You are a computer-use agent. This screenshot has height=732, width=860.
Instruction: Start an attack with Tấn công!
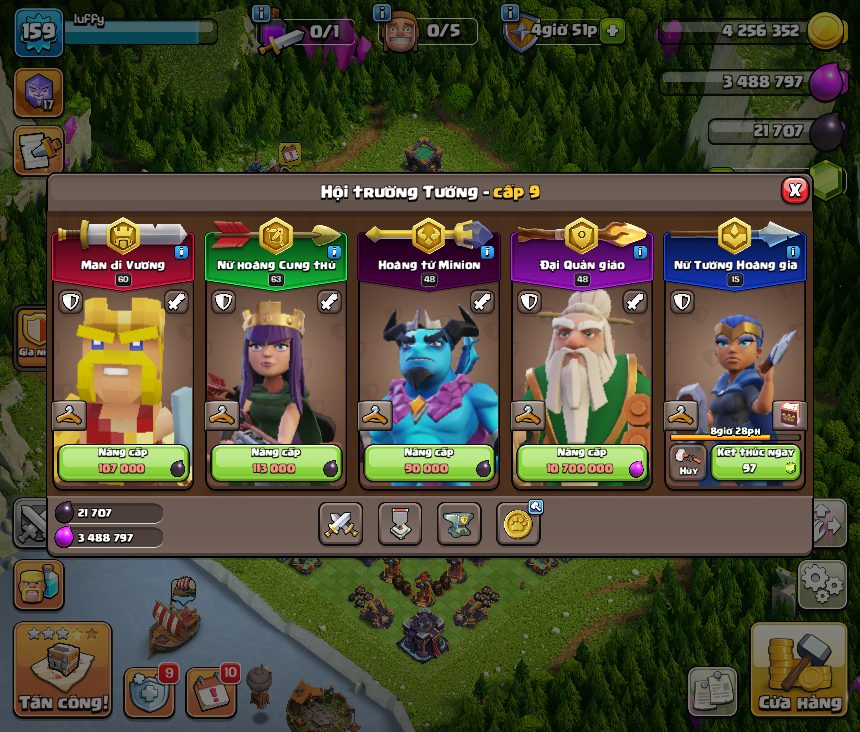point(62,672)
